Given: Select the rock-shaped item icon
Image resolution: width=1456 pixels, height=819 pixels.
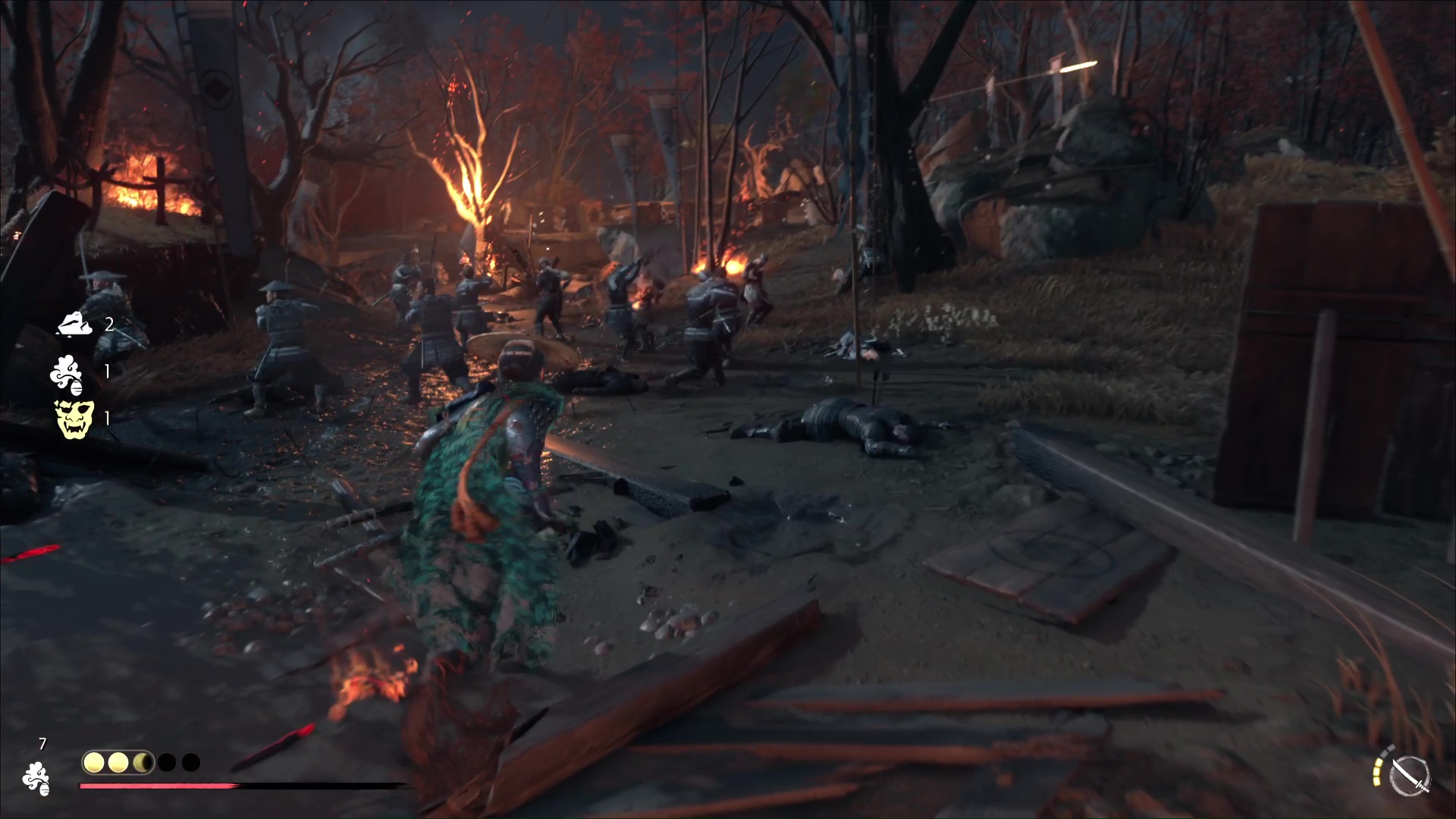Looking at the screenshot, I should (75, 324).
